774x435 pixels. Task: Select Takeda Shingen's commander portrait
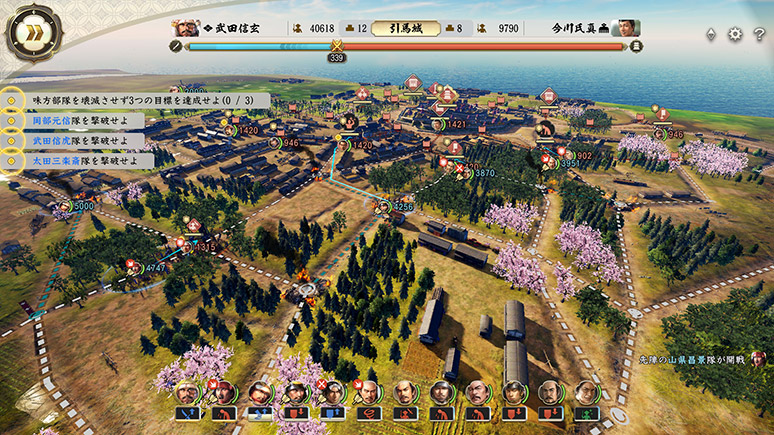185,28
